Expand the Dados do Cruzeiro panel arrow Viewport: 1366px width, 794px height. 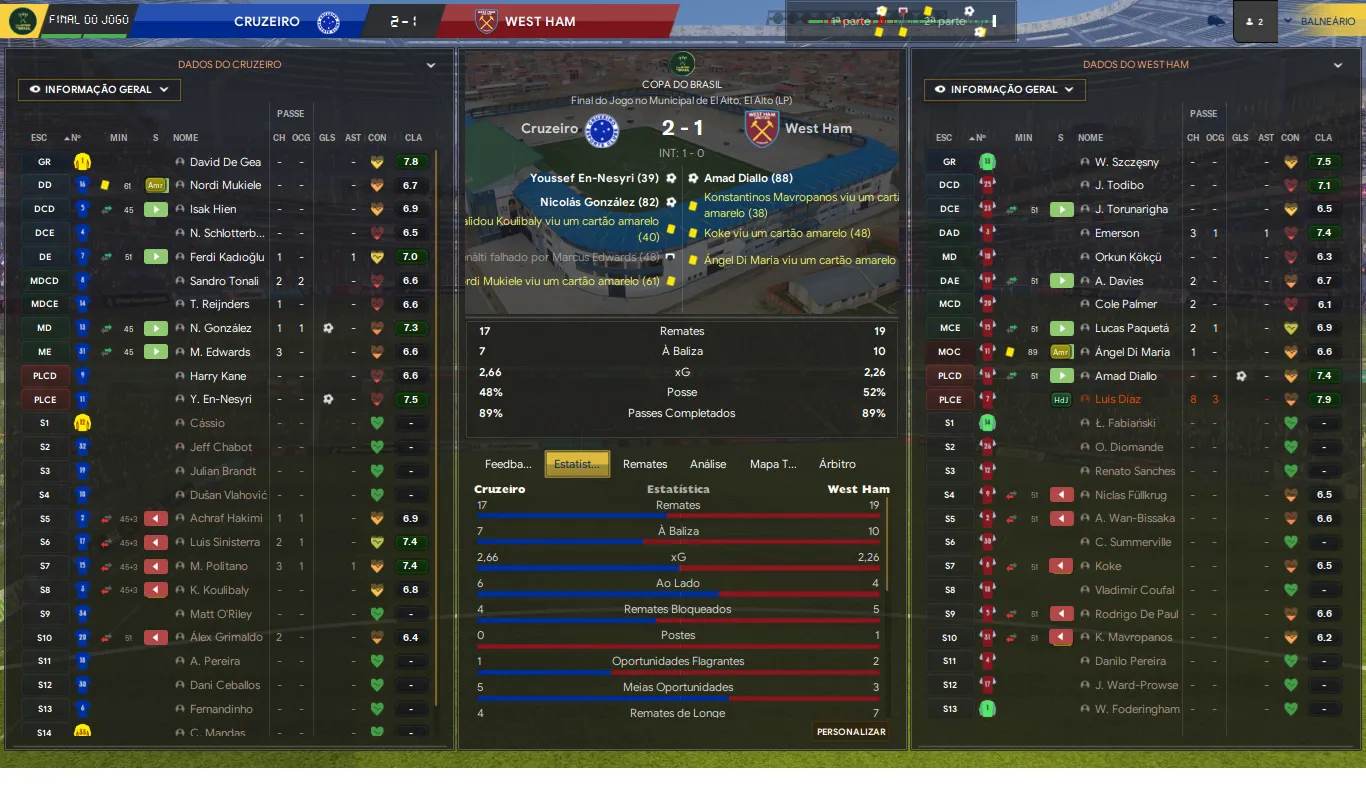[431, 65]
